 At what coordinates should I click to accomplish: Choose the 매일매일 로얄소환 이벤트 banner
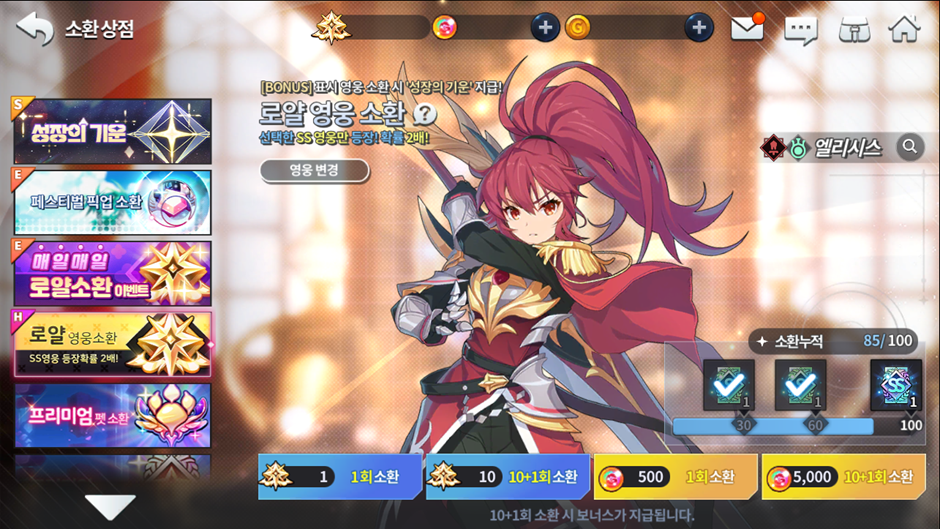112,272
